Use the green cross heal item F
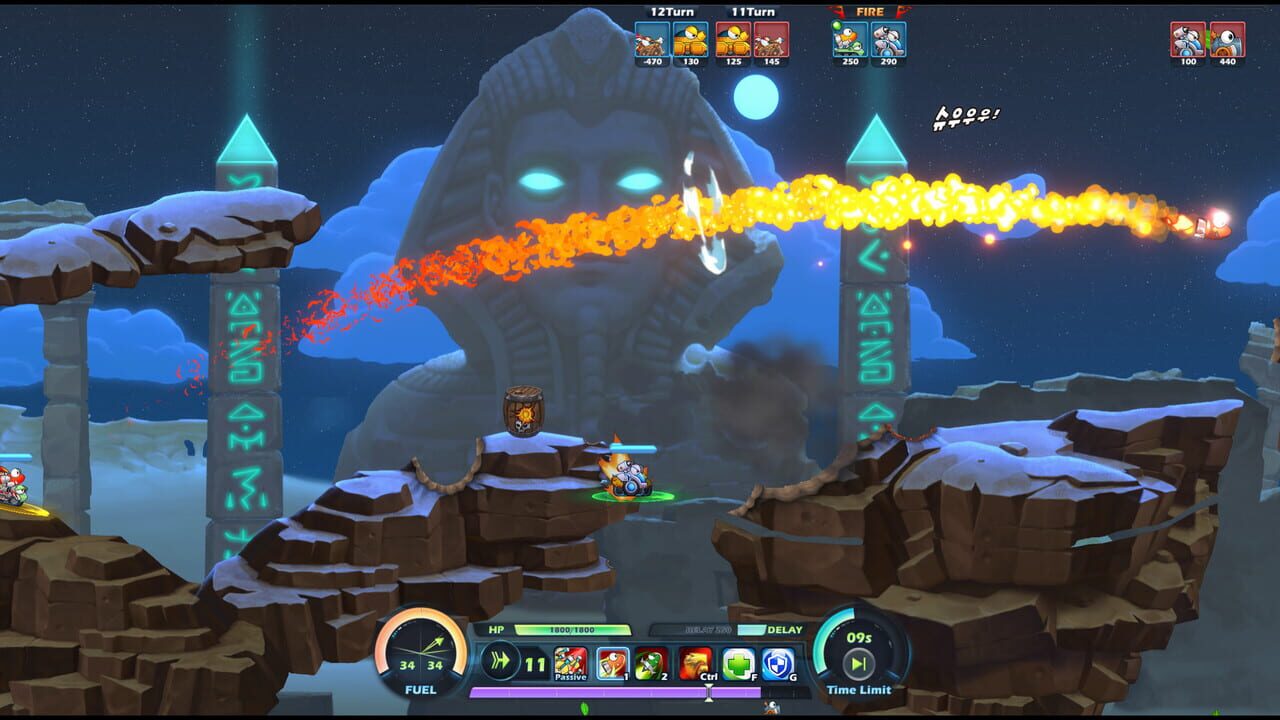 [x=734, y=663]
